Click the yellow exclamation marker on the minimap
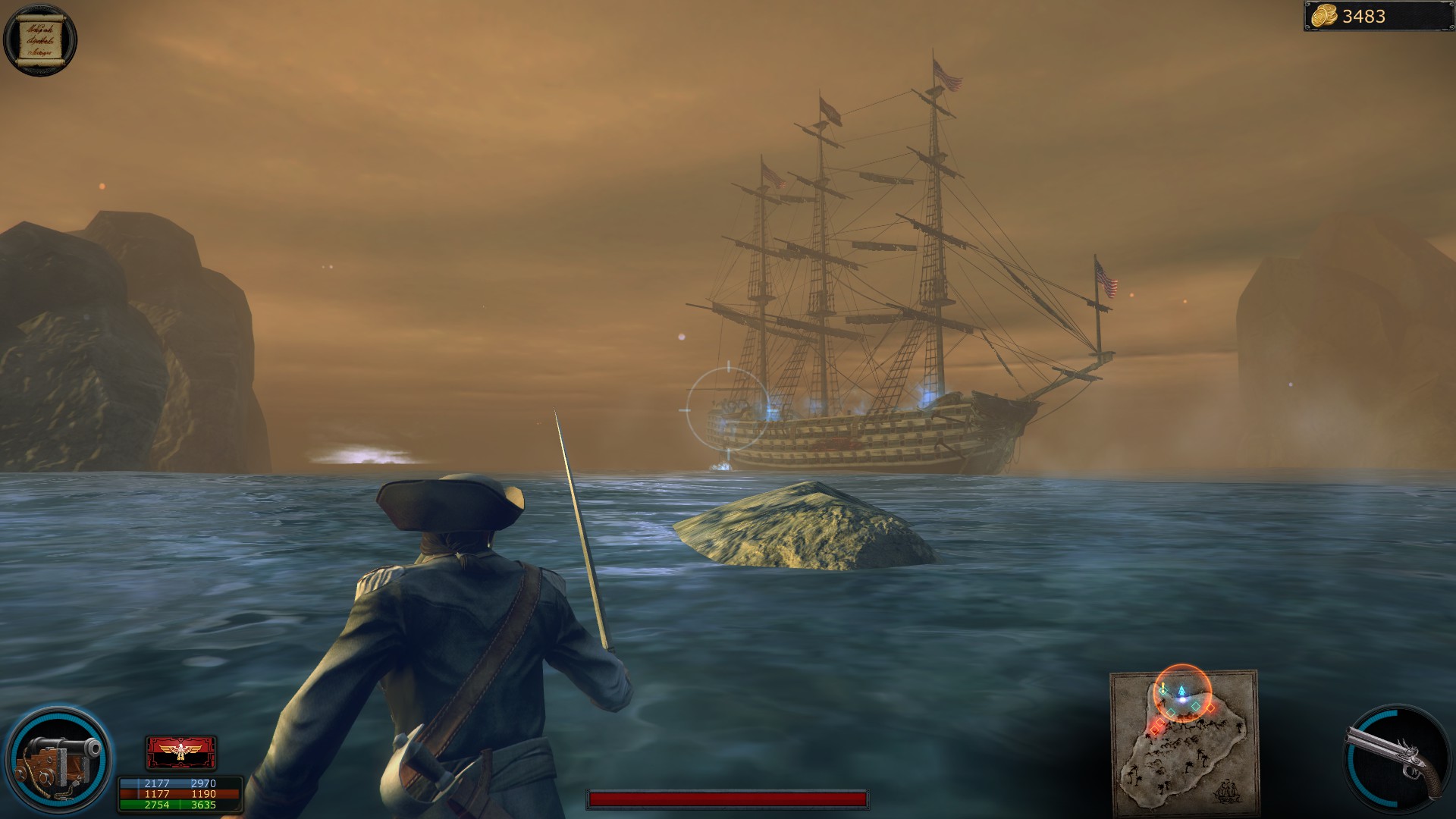Viewport: 1456px width, 819px height. 1163,686
